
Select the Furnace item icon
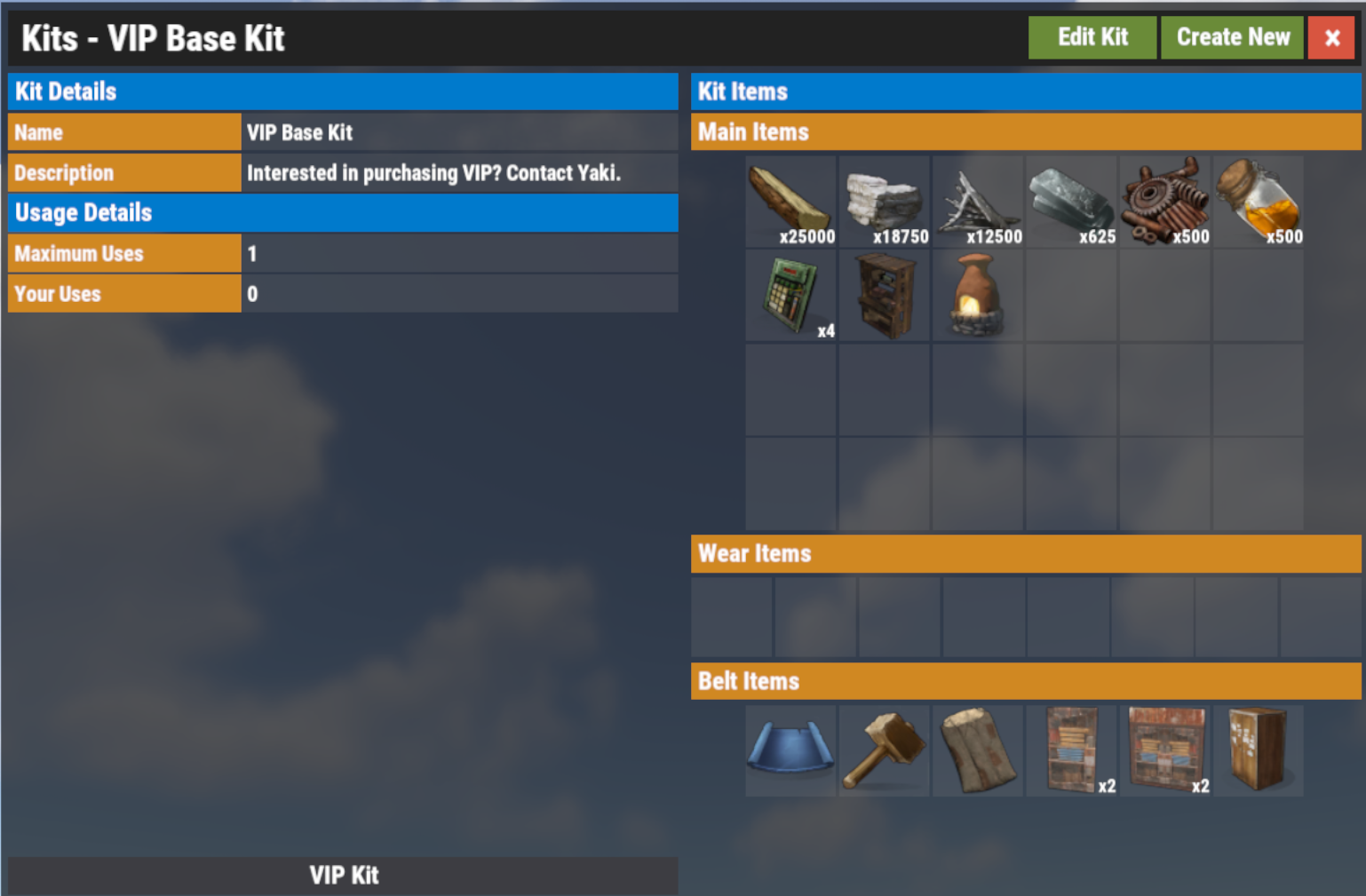[x=977, y=293]
